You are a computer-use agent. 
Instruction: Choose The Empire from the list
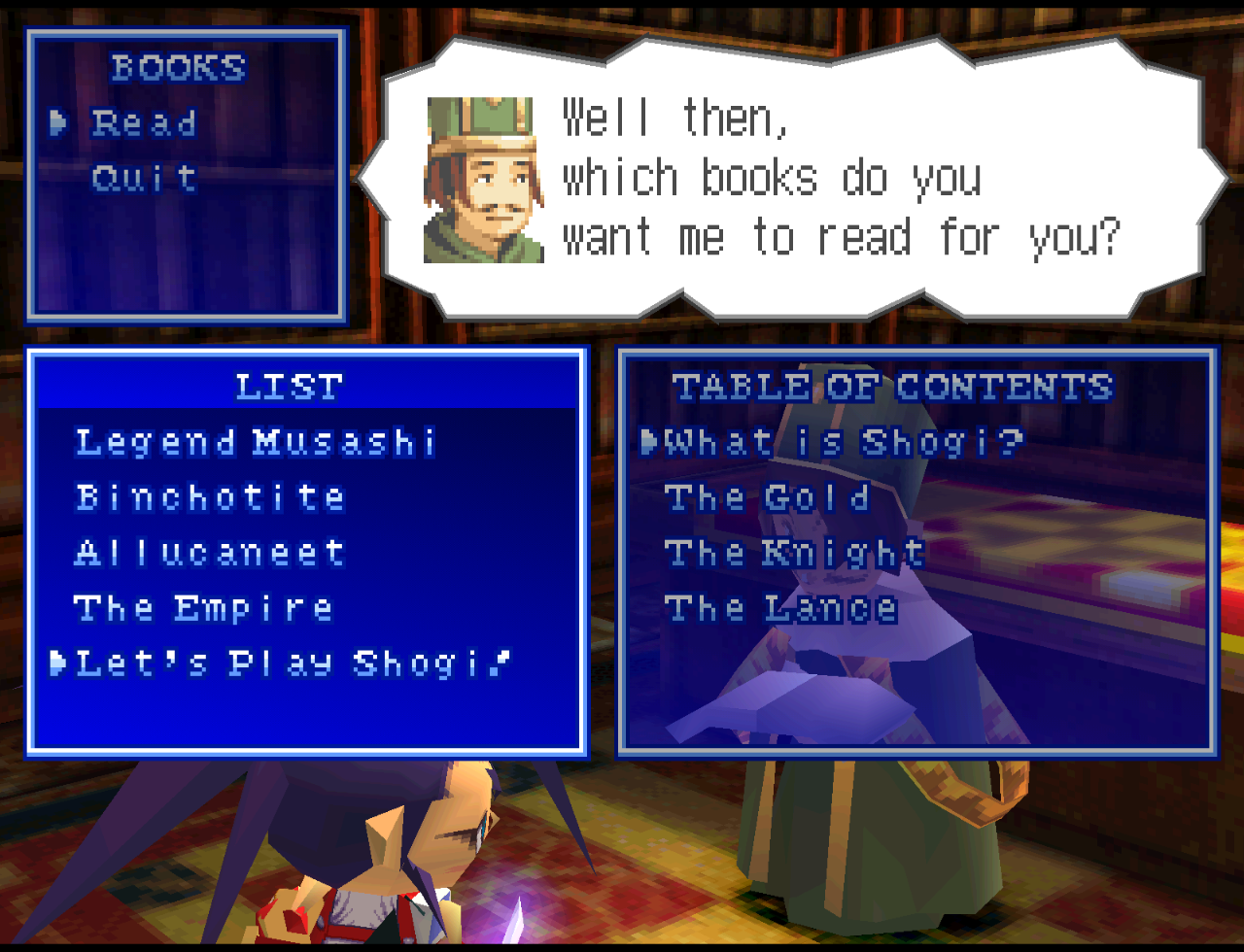(203, 609)
